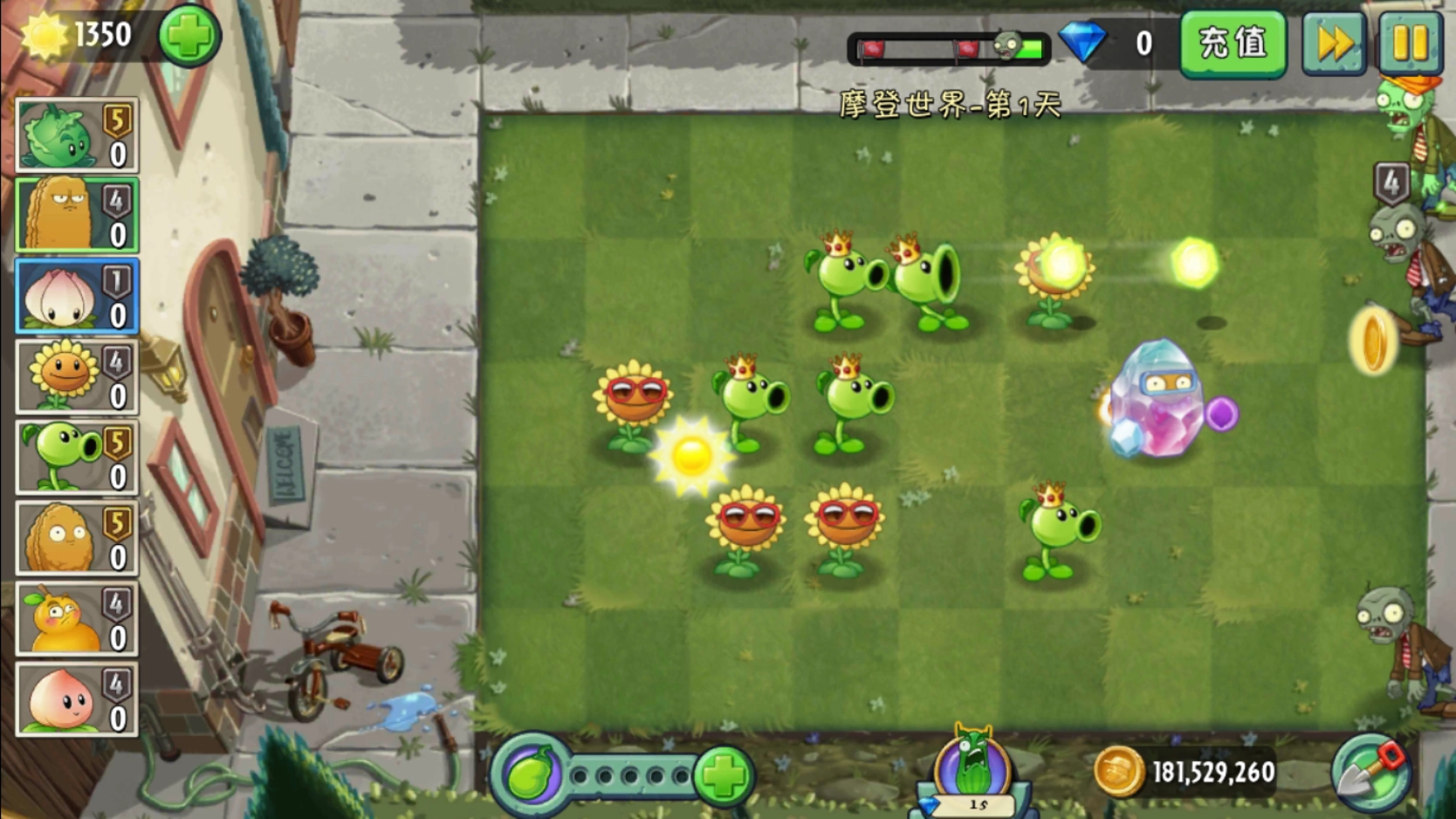Select the Peach seed packet
Viewport: 1456px width, 819px height.
coord(76,698)
